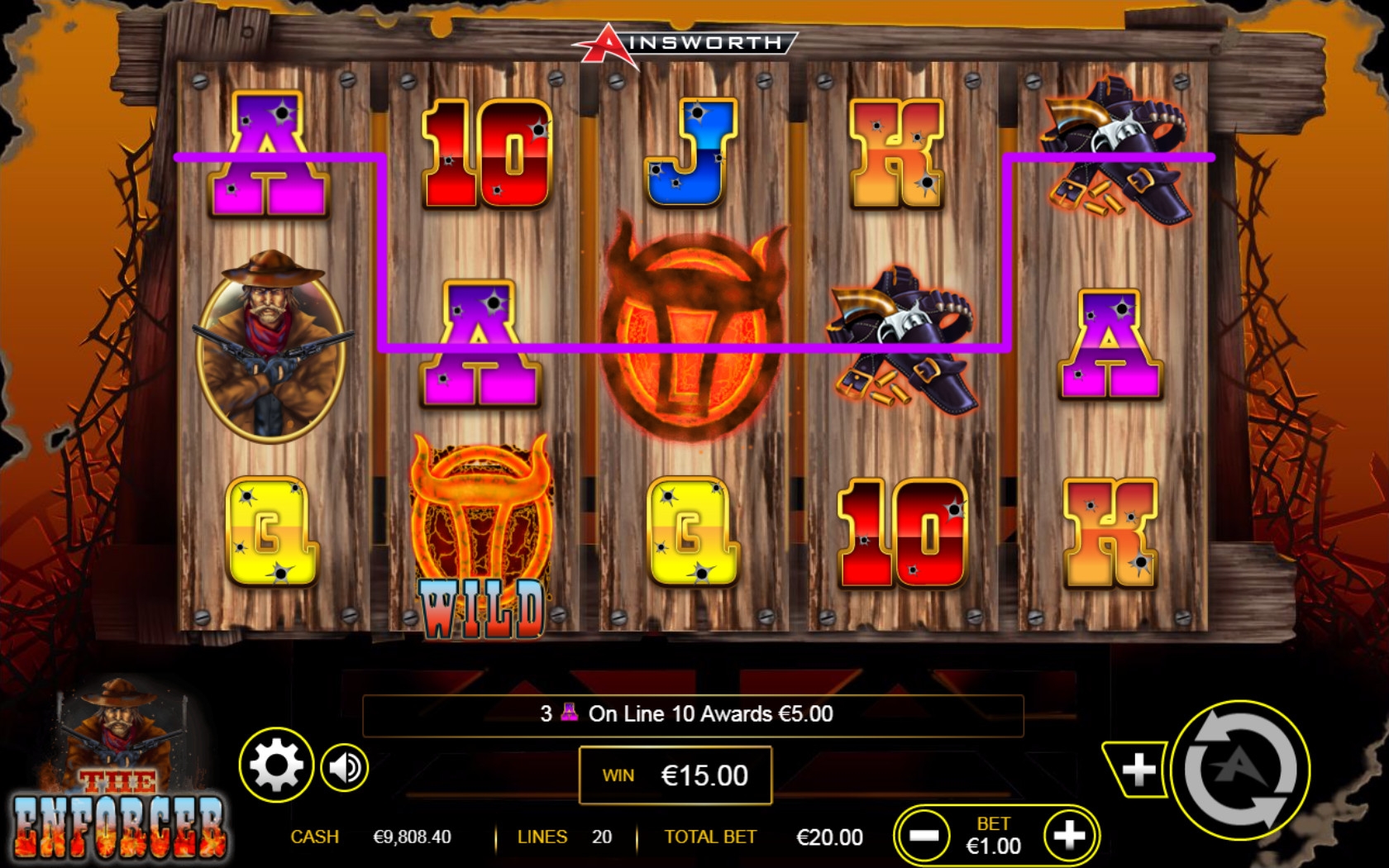1389x868 pixels.
Task: Toggle the sound speaker button
Action: 344,767
